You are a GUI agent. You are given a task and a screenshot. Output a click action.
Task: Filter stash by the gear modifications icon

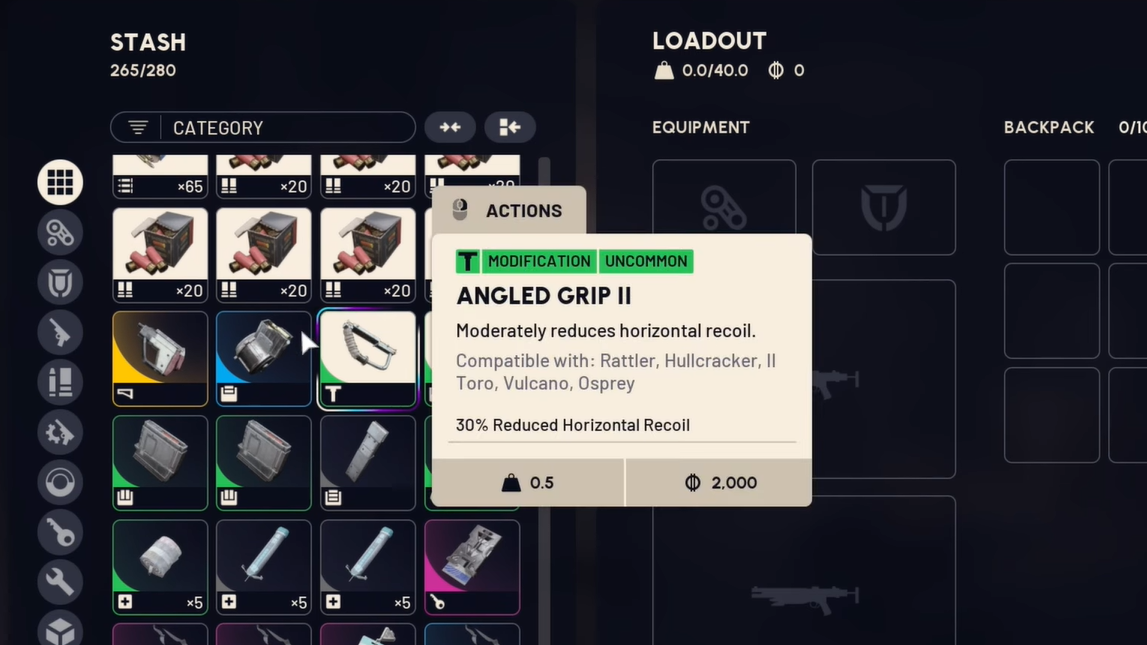60,432
